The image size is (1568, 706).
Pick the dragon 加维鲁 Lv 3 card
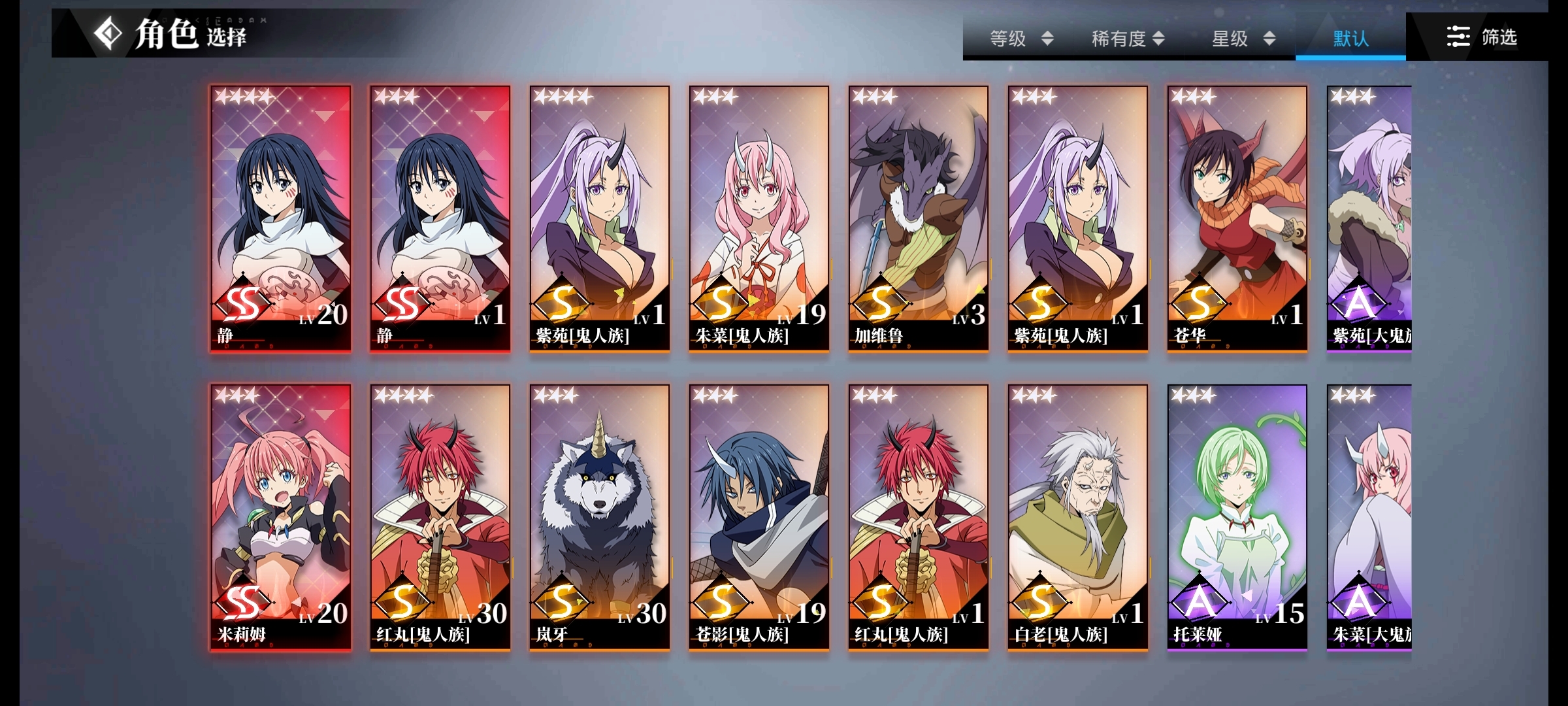[919, 218]
